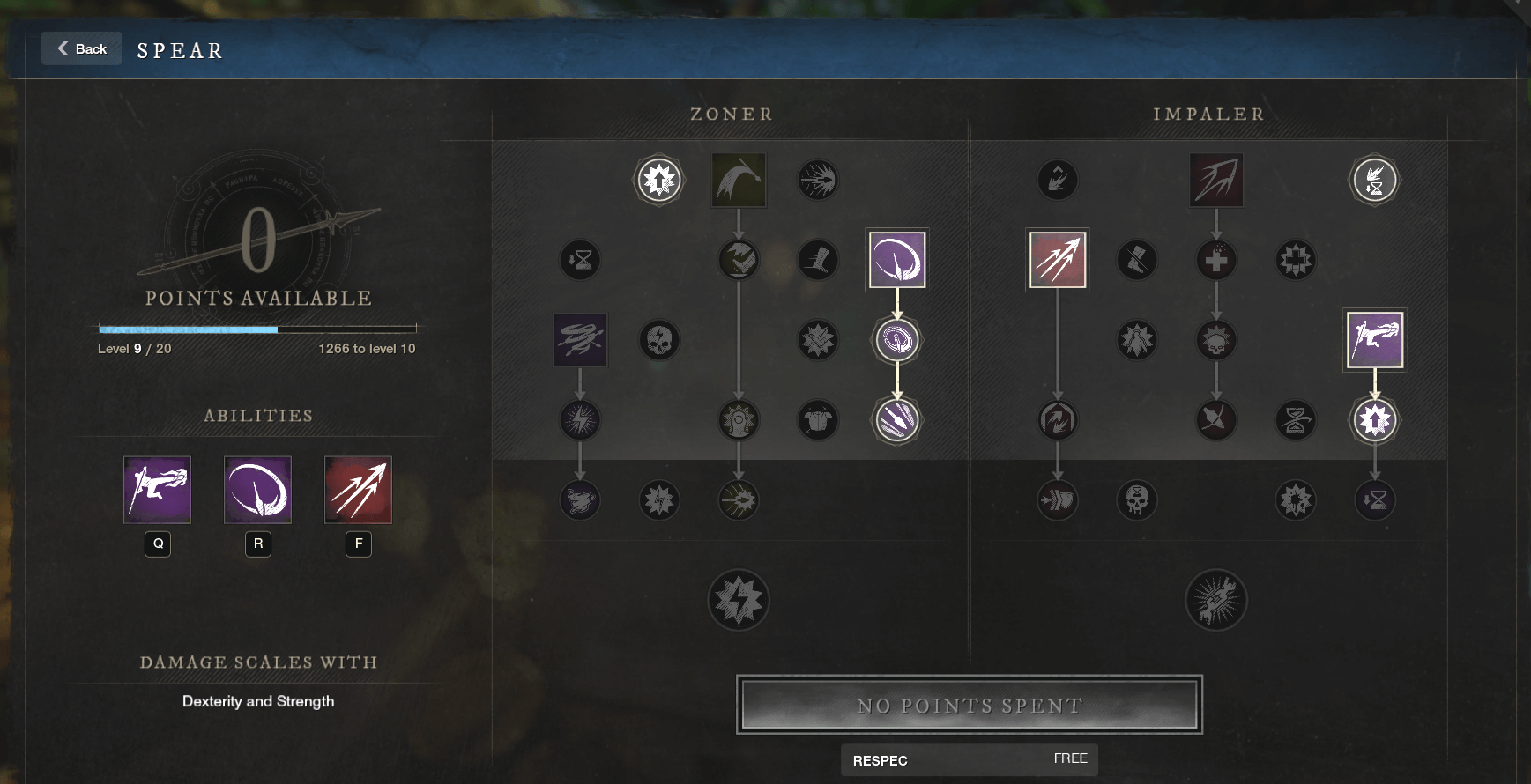Screen dimensions: 1531x784
Task: Switch to the Zoner tree heading
Action: click(x=730, y=114)
